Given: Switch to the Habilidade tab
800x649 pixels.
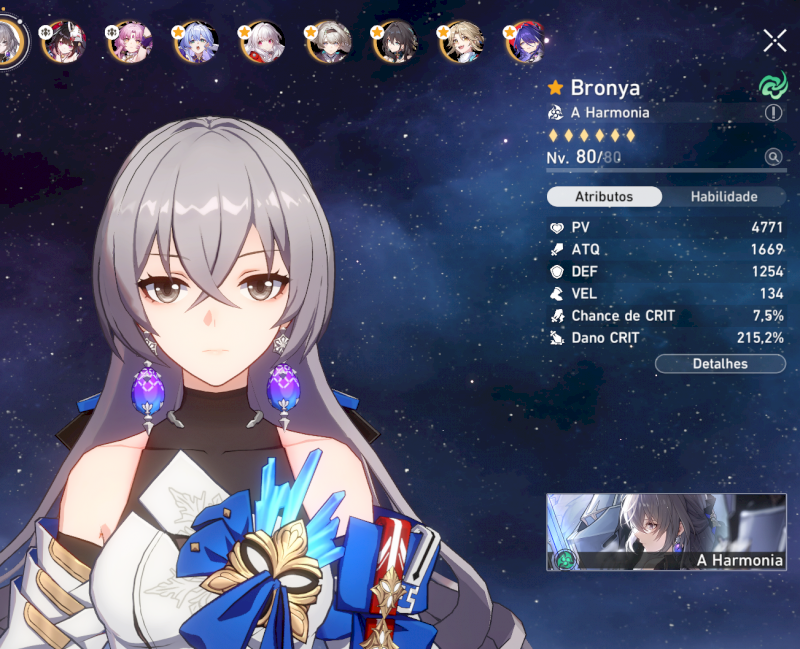Looking at the screenshot, I should (x=723, y=197).
